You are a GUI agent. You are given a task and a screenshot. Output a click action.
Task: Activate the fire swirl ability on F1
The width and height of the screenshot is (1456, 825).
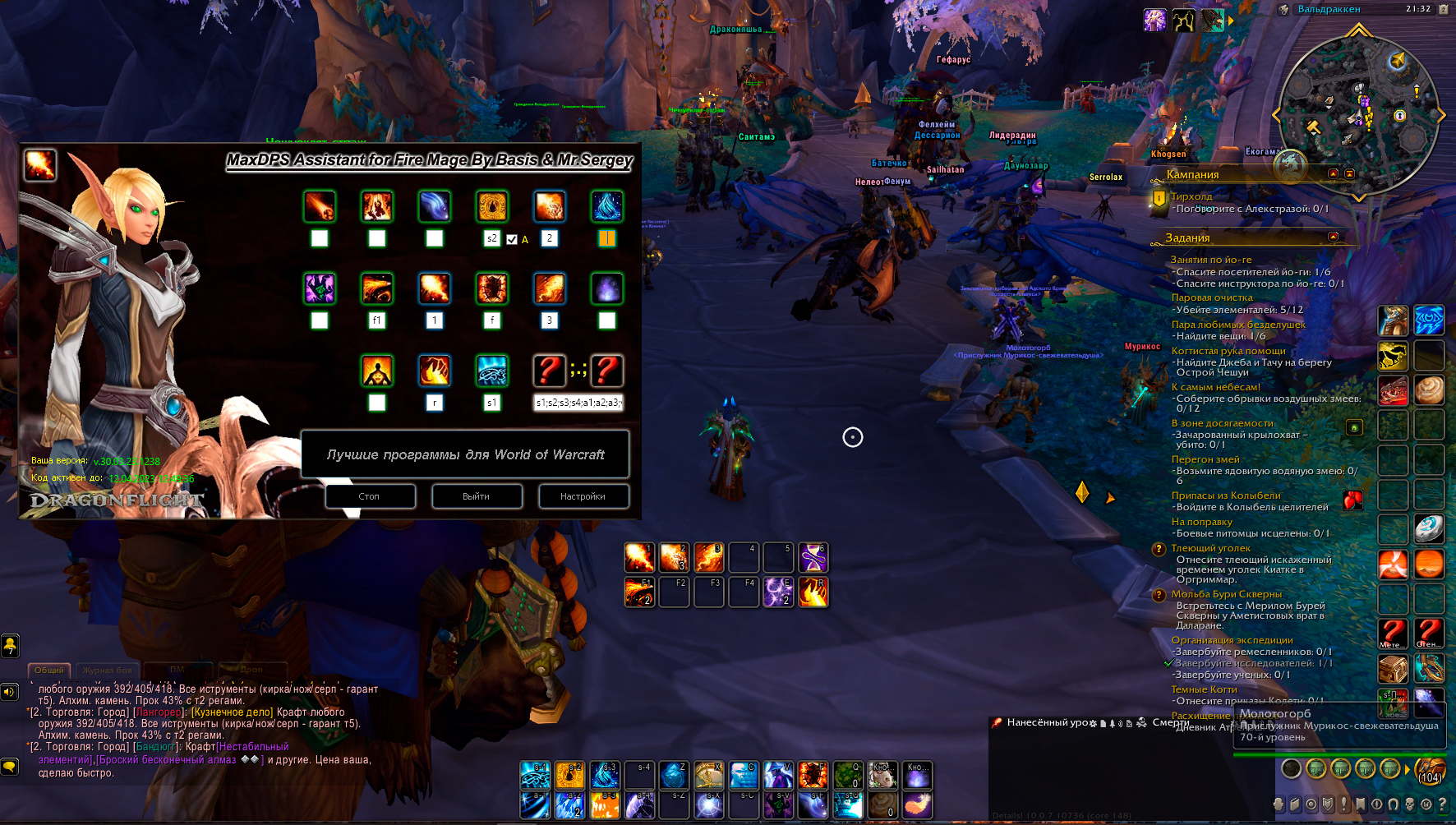[x=639, y=592]
